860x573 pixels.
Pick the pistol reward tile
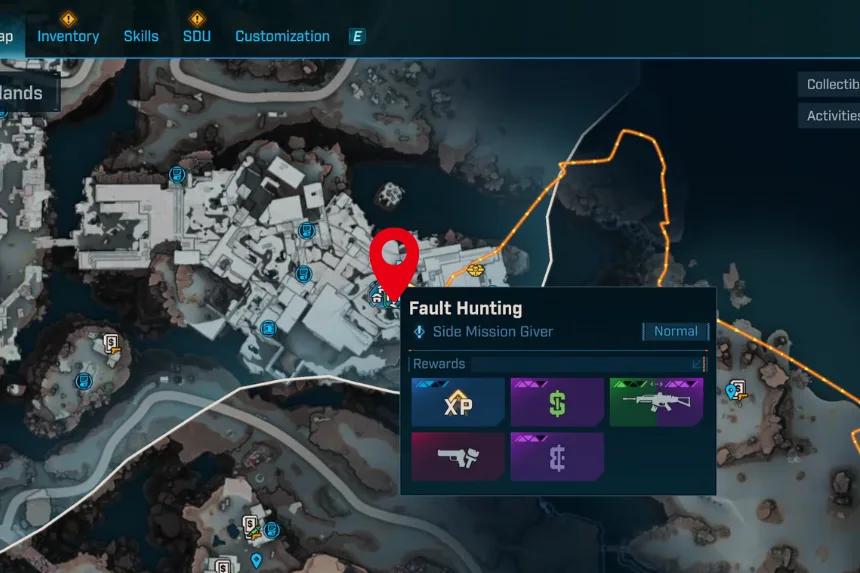[457, 457]
